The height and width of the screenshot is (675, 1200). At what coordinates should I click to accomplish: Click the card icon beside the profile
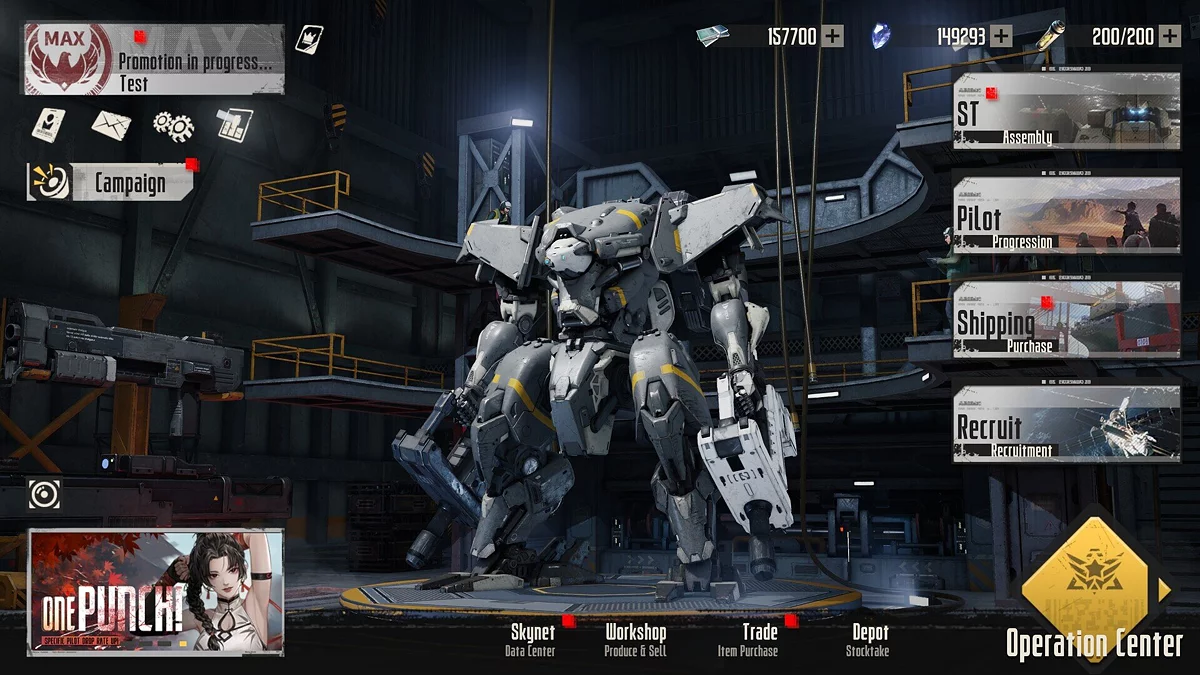[308, 39]
